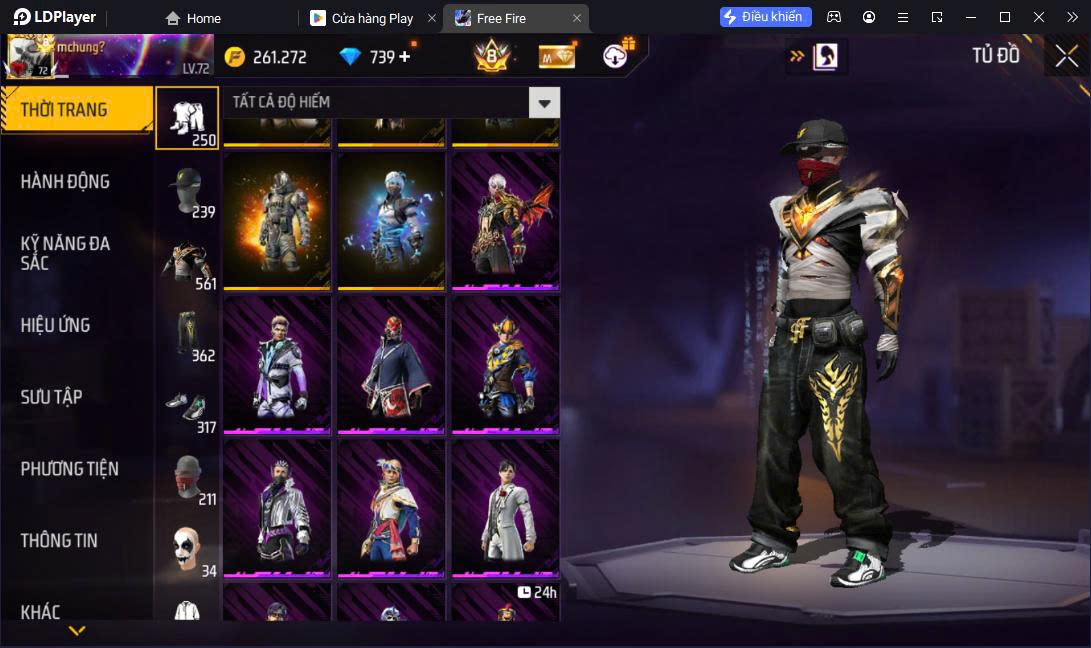Select the THÔNG TIN tab
Screen dimensions: 1091x648
point(60,541)
